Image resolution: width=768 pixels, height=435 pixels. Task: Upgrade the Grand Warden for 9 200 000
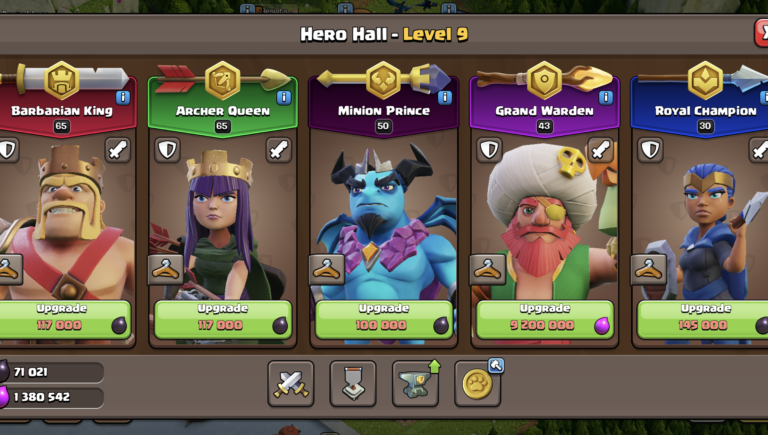(544, 318)
